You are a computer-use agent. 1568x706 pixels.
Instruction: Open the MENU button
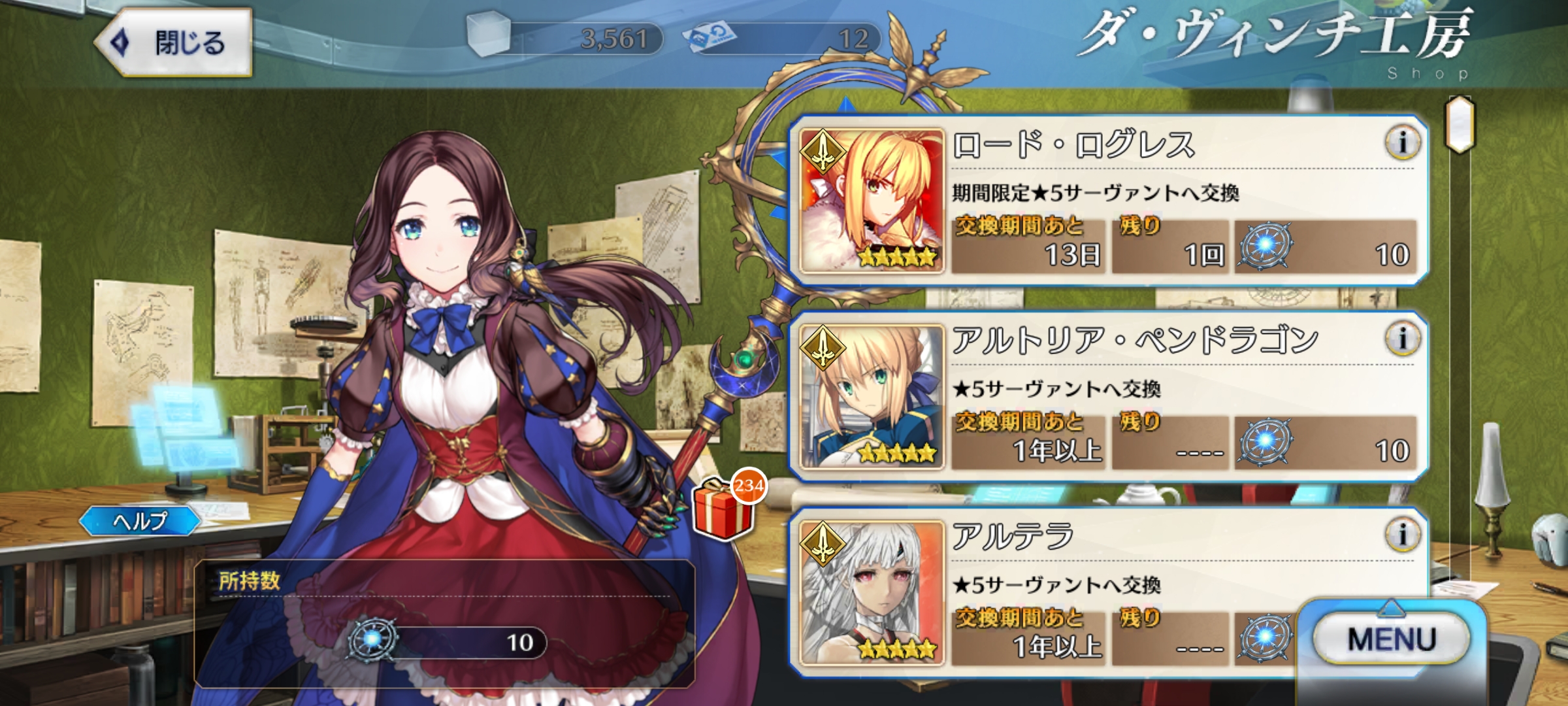point(1392,639)
